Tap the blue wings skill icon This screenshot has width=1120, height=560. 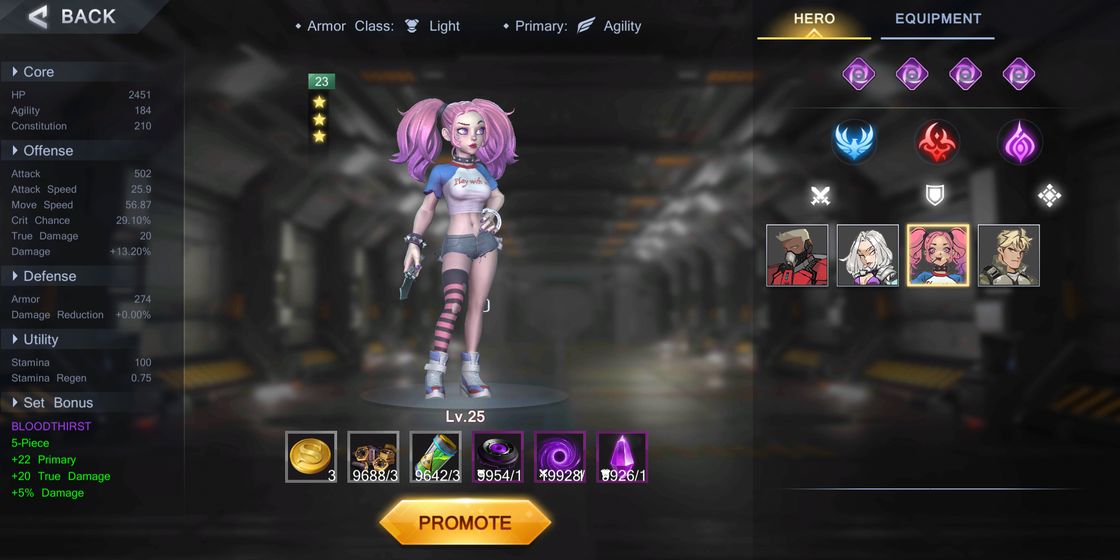click(855, 142)
